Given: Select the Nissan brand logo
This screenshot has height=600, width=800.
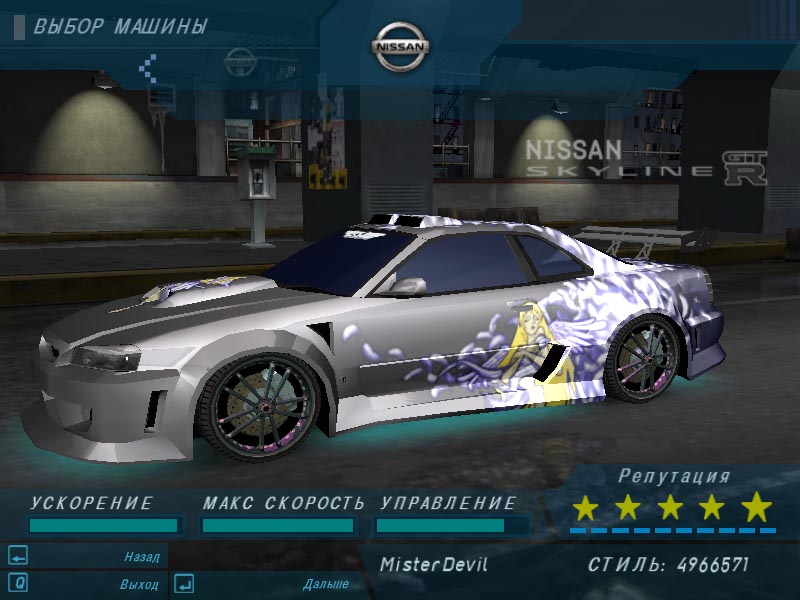Looking at the screenshot, I should [400, 47].
